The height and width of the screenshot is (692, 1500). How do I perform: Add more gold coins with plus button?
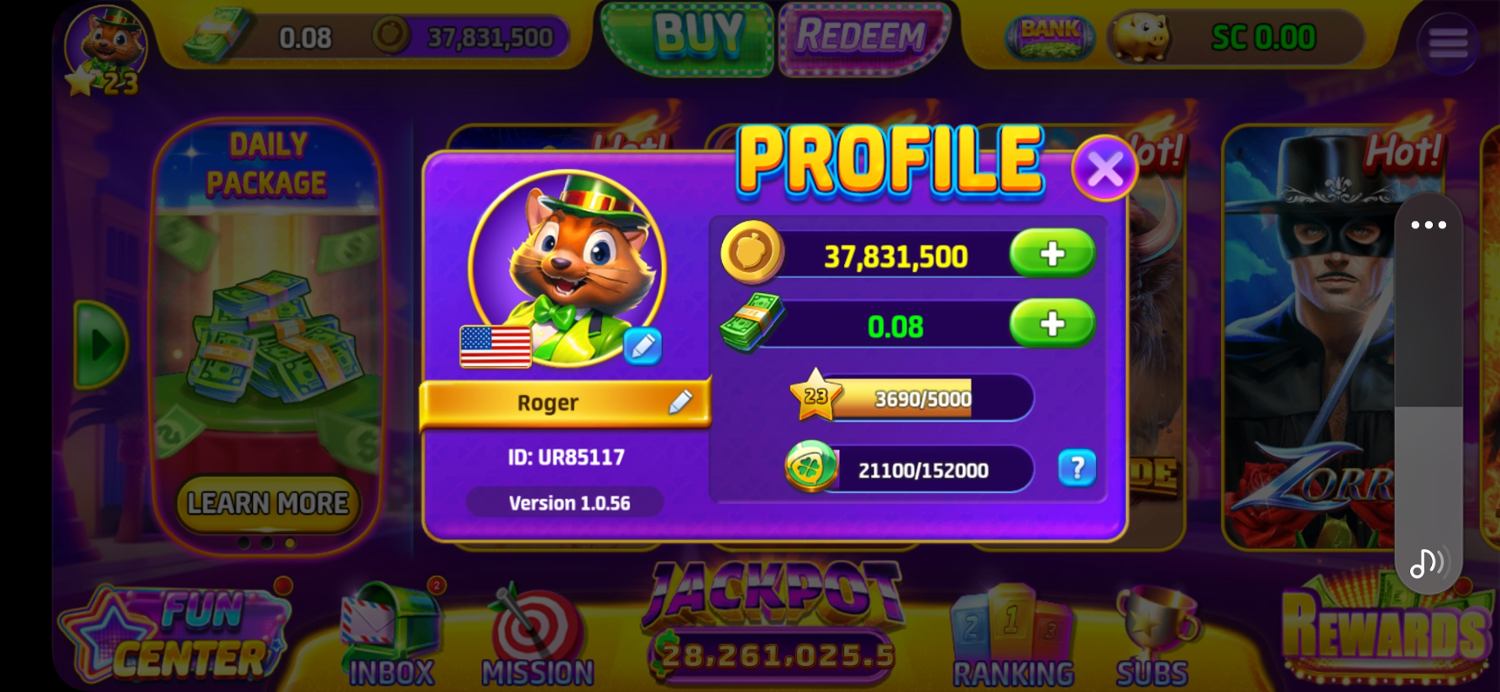tap(1052, 254)
